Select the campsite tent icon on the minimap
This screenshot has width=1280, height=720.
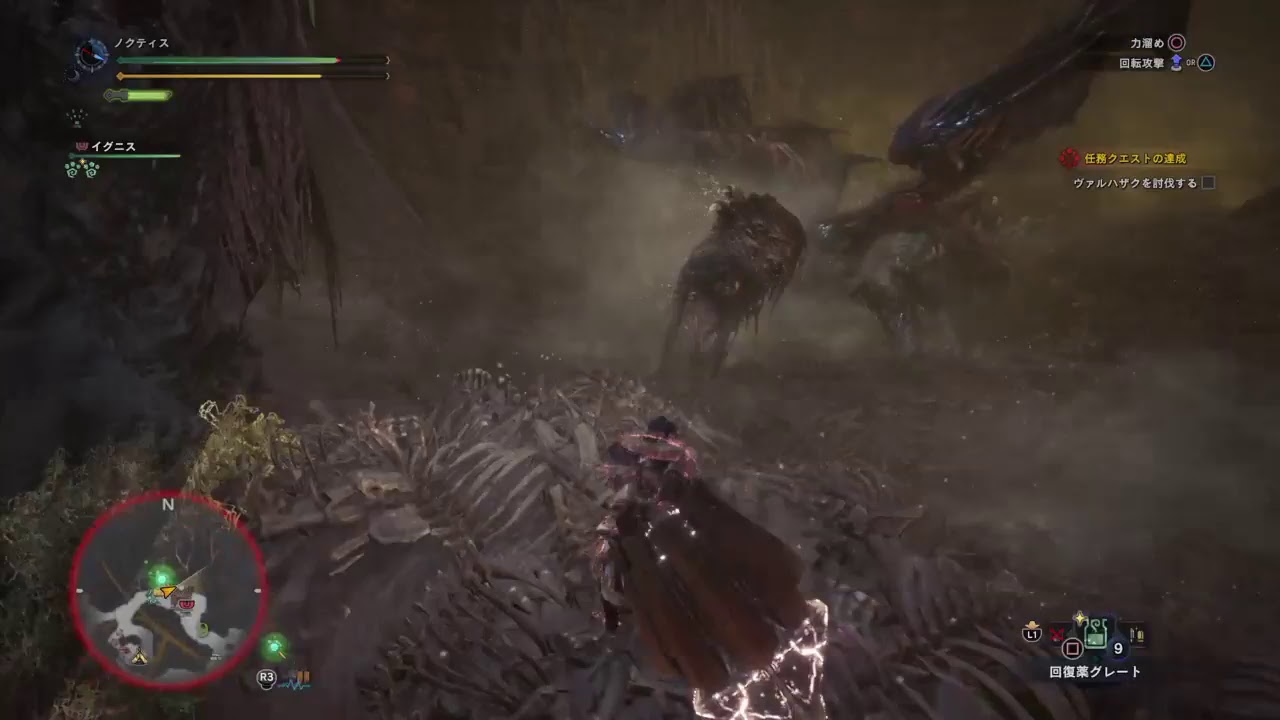pyautogui.click(x=141, y=657)
